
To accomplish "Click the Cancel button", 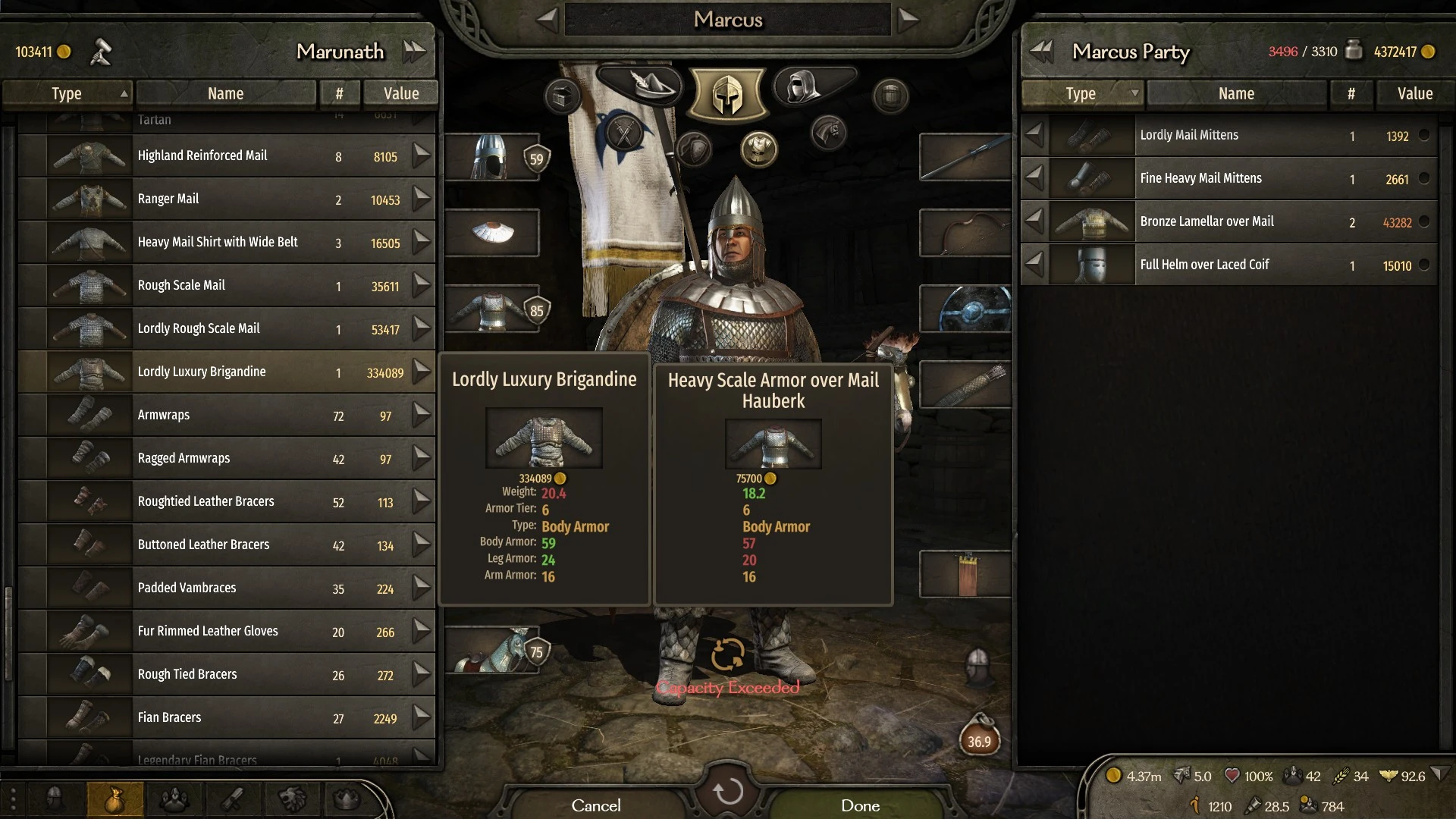I will coord(596,805).
